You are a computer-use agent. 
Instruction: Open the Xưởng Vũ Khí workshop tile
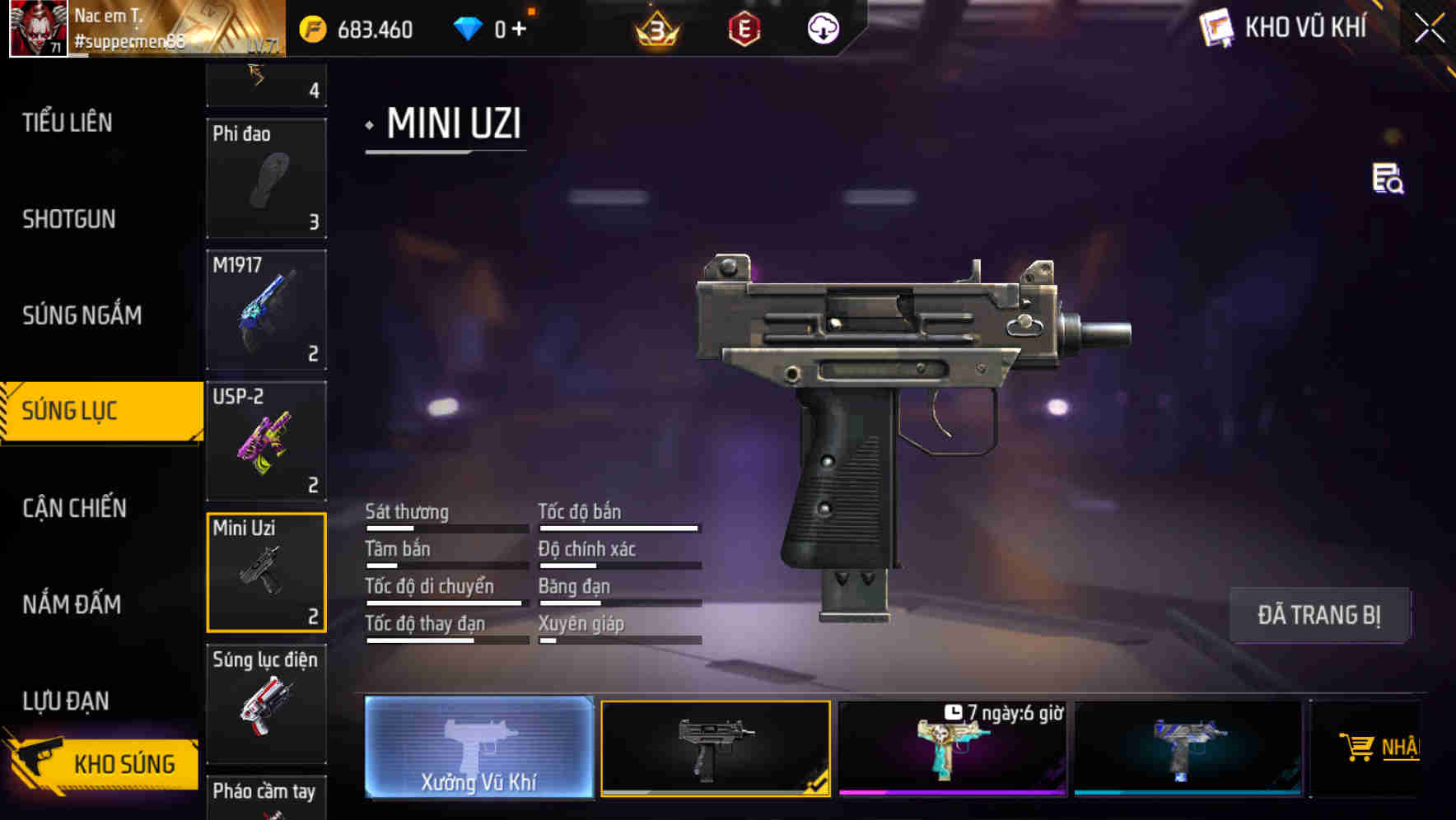478,748
